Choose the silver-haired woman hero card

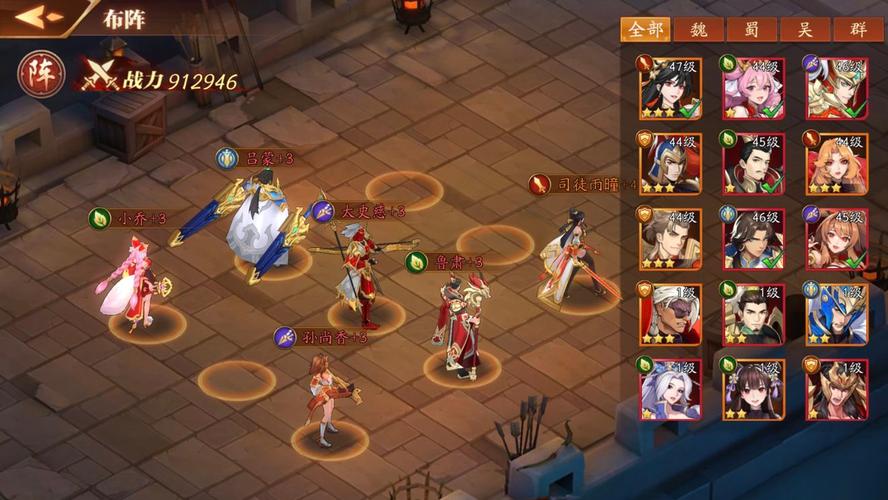tap(670, 388)
